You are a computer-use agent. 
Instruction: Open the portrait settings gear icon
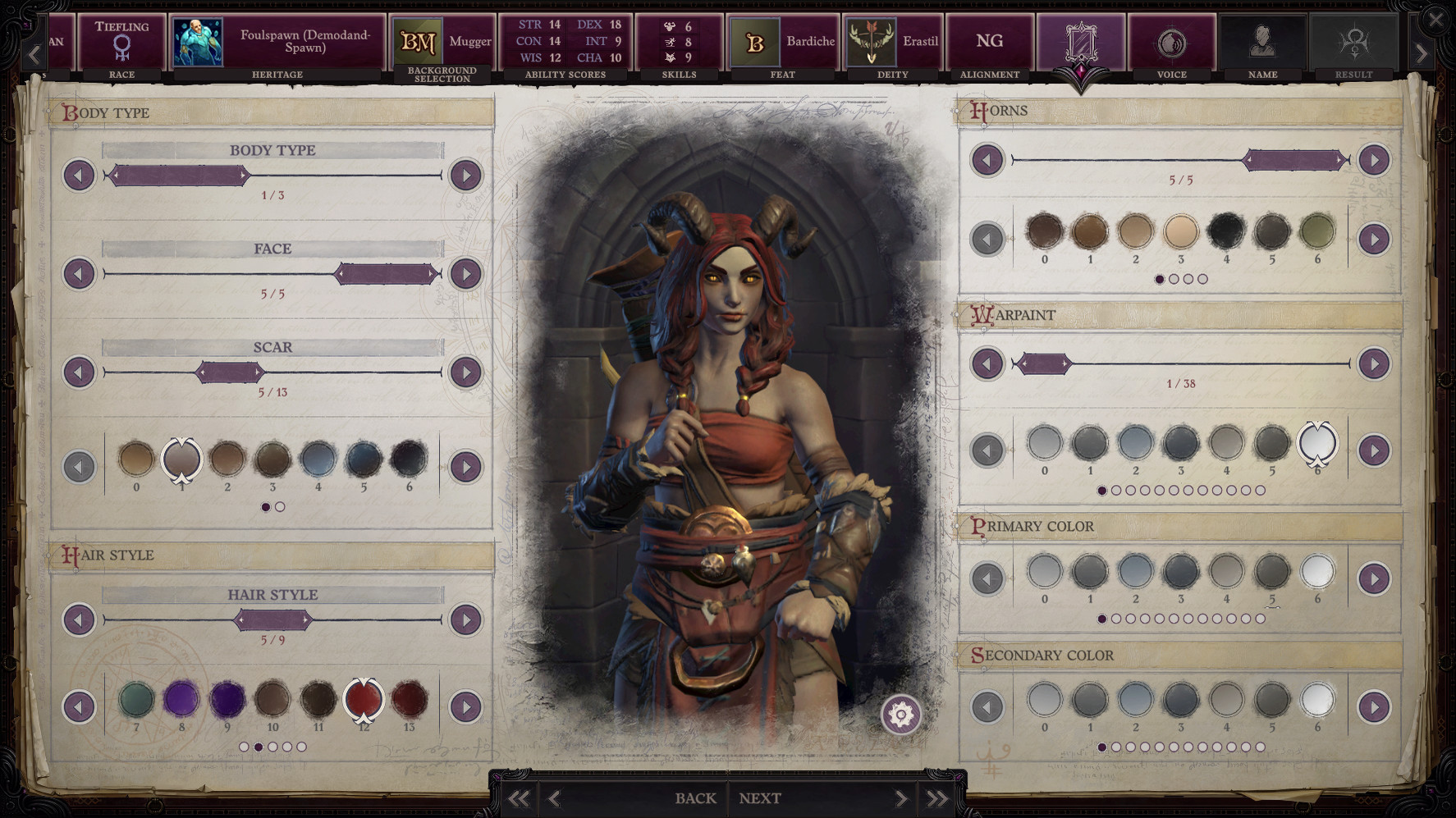[900, 715]
